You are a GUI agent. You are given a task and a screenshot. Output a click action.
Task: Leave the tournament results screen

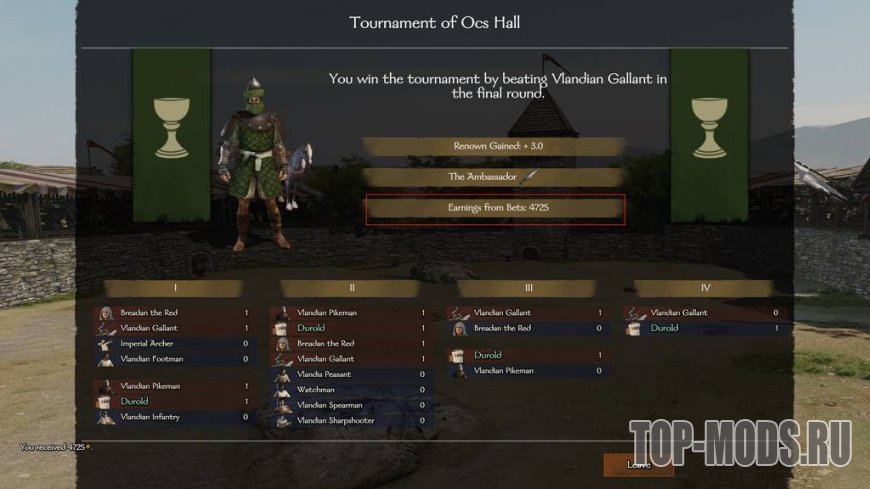(x=637, y=465)
